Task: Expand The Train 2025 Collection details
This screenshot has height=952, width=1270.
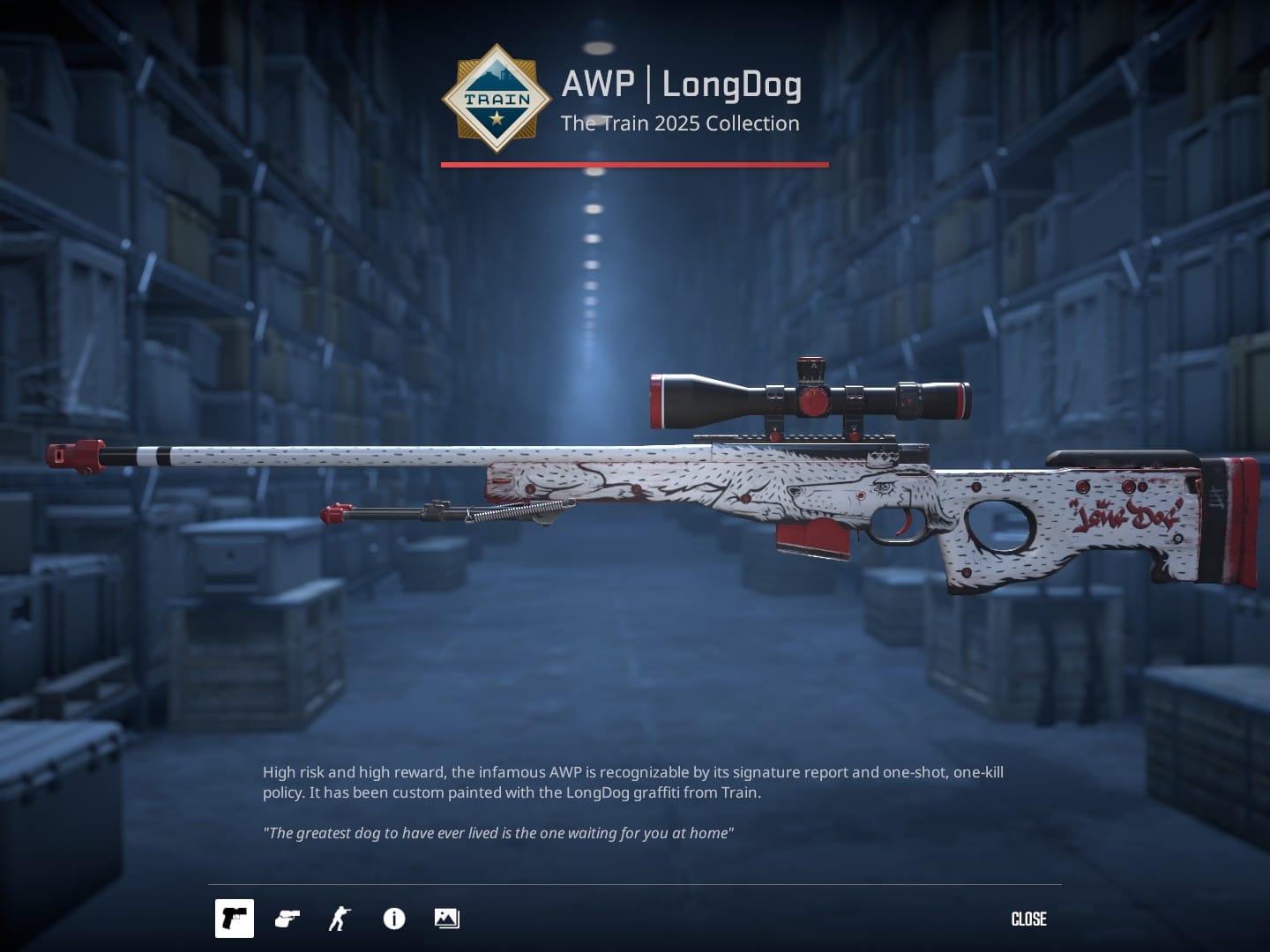Action: pos(680,123)
